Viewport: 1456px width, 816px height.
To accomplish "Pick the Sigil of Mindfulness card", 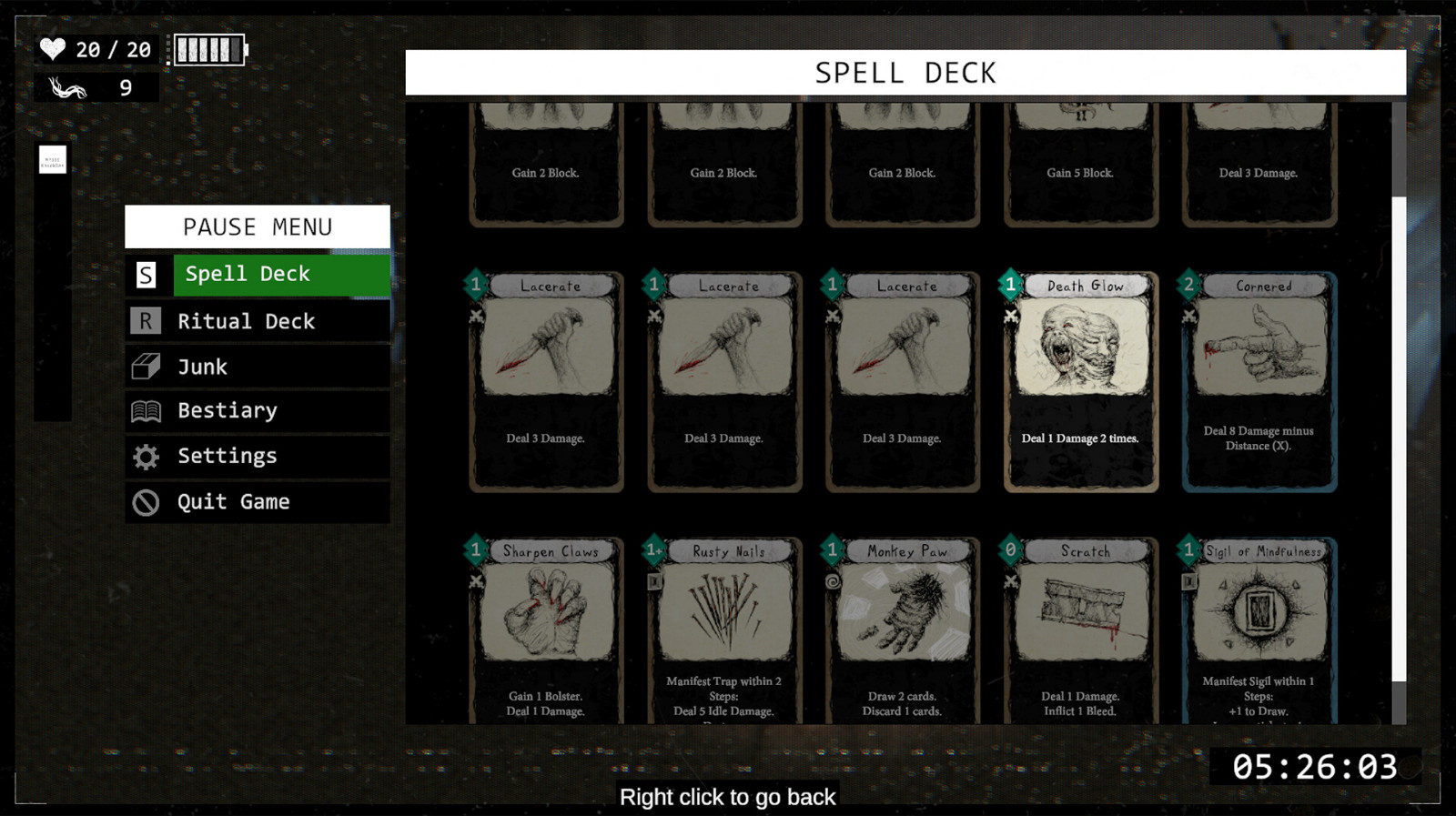I will [1259, 628].
